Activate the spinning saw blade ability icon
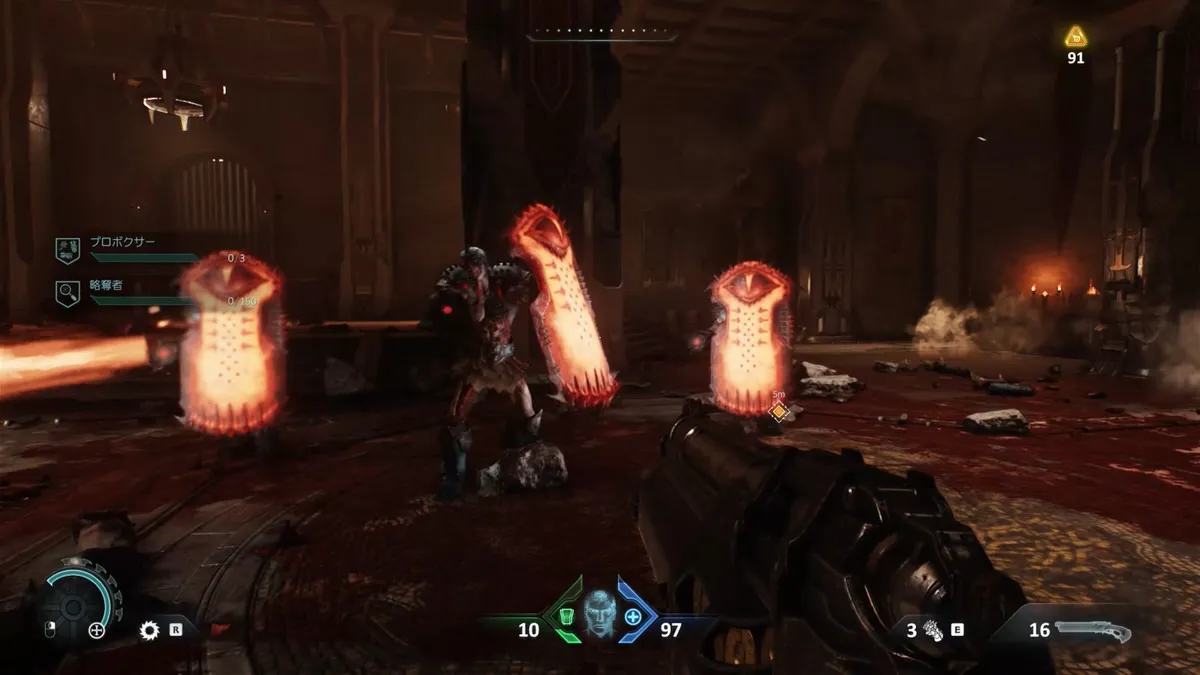 (151, 630)
